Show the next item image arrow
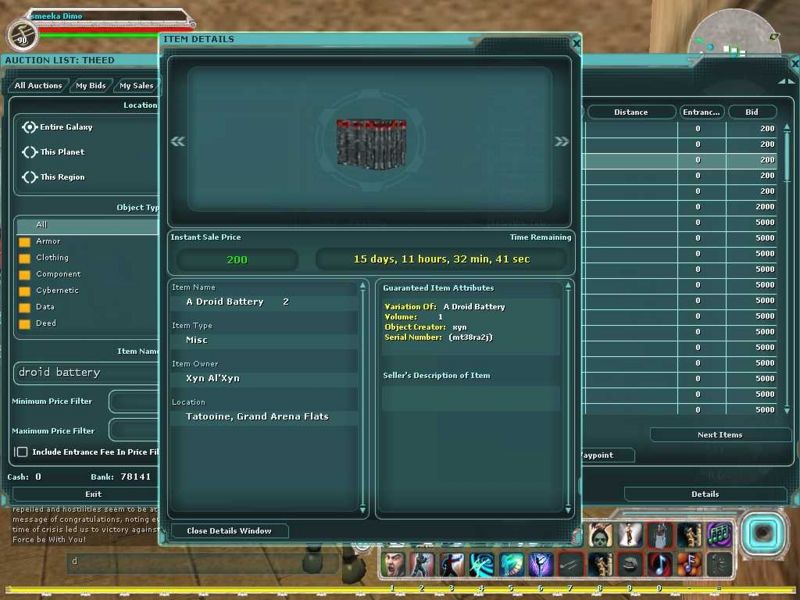The height and width of the screenshot is (600, 800). point(561,142)
